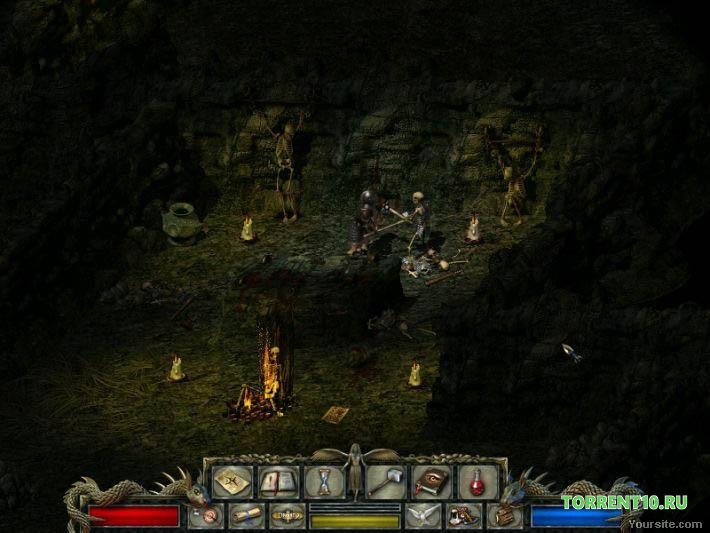Open the inventory gear pile icon
Screen dimensions: 710x533
point(463,516)
